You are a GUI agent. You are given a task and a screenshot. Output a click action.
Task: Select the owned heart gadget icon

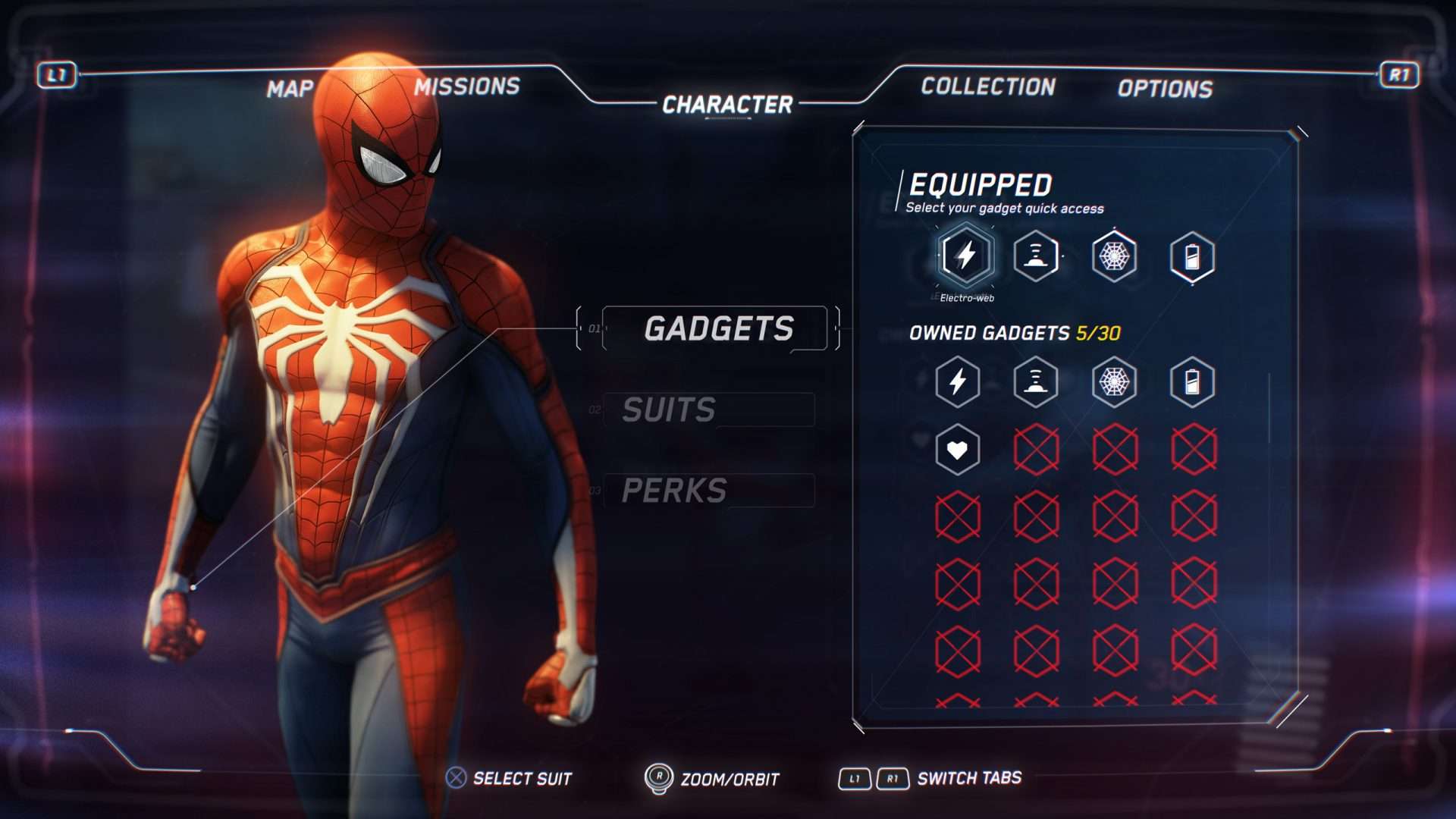[958, 450]
